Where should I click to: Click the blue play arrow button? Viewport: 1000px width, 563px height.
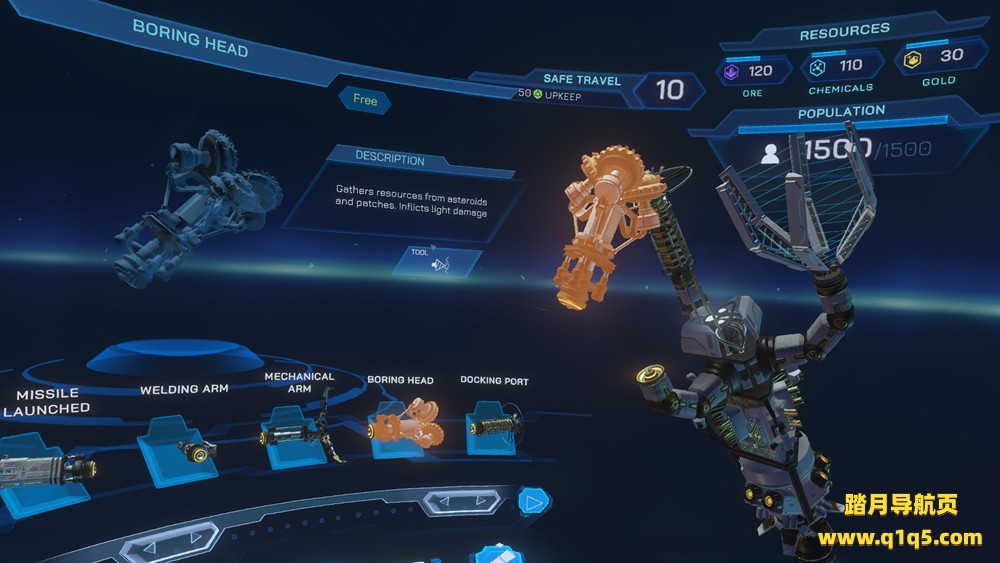[x=535, y=502]
